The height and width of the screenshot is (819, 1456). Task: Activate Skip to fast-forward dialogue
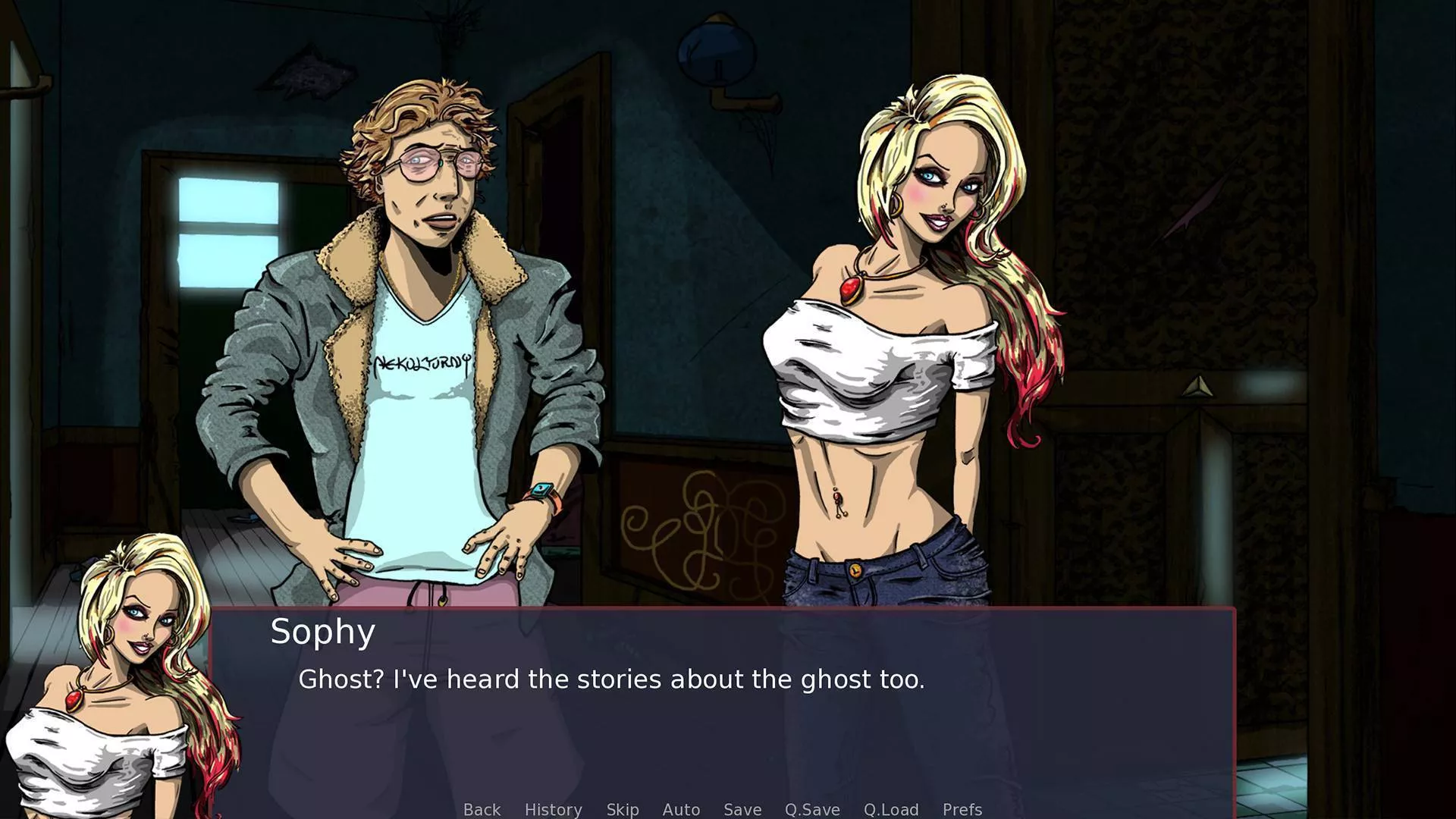[622, 809]
